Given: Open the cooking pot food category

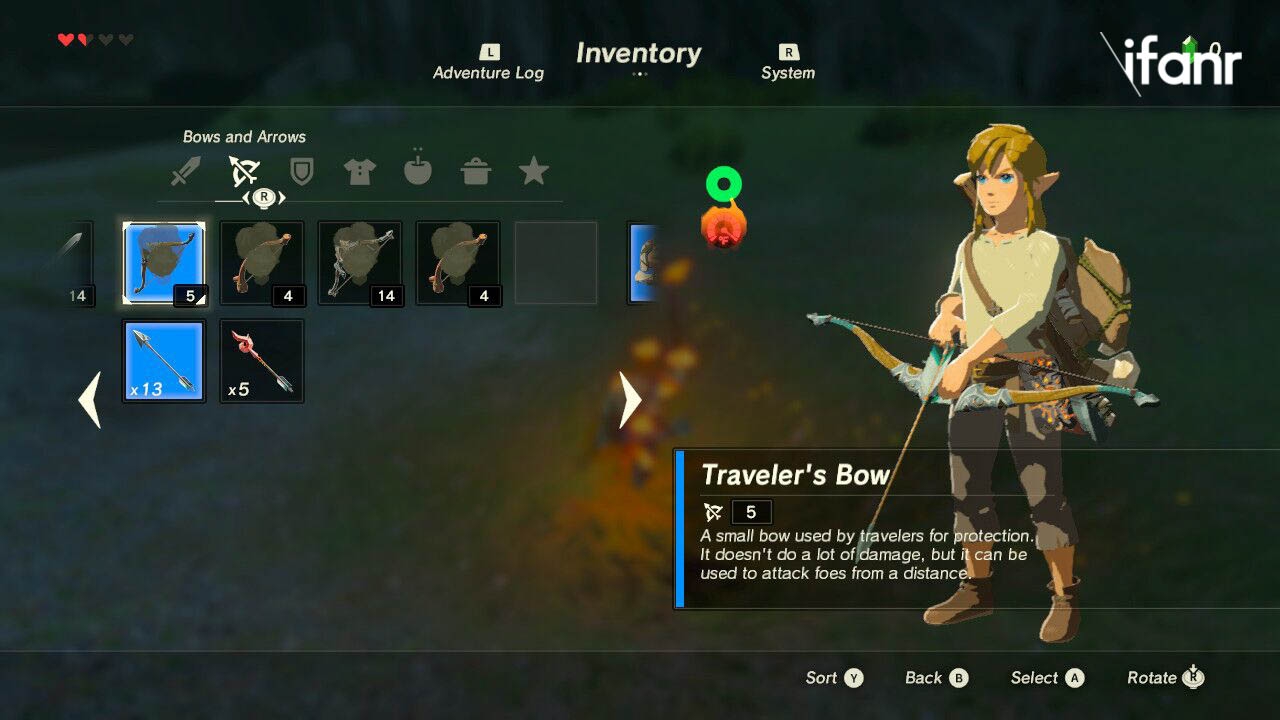Looking at the screenshot, I should click(476, 171).
